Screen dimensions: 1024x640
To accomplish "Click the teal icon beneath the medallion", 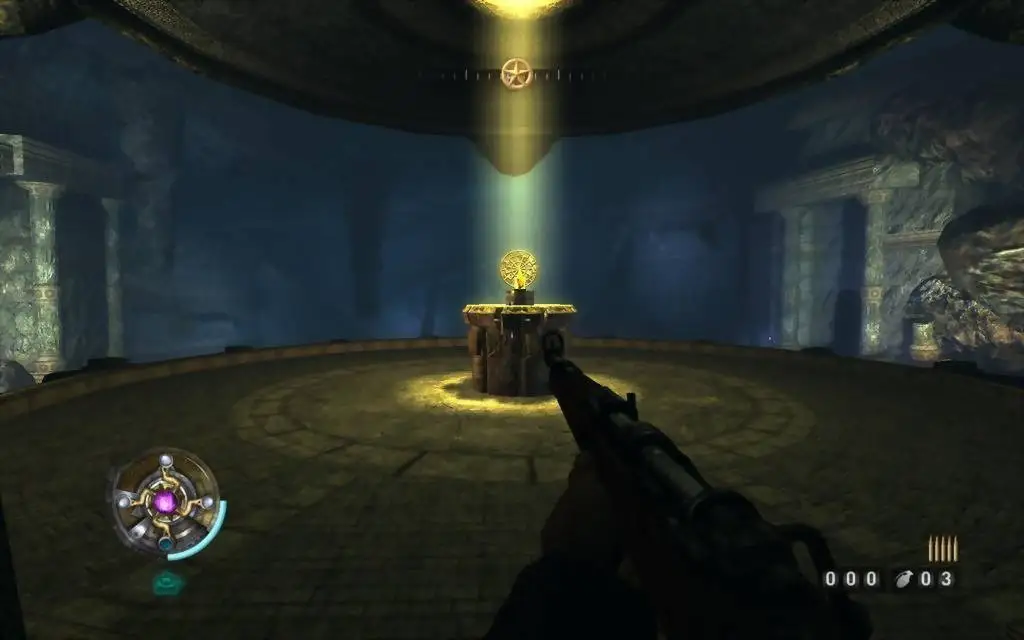I will pos(165,581).
